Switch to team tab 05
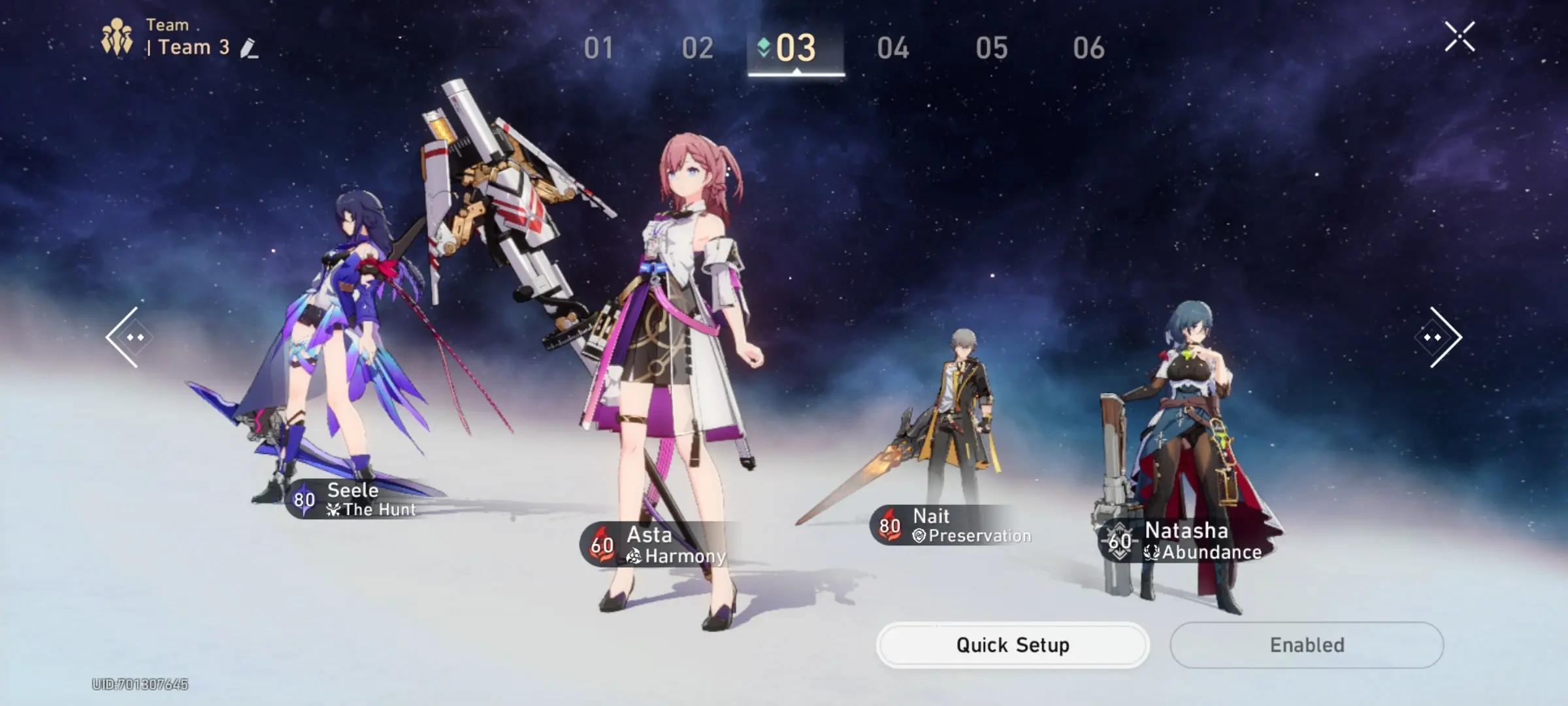Screen dimensions: 1568x706 (x=991, y=48)
